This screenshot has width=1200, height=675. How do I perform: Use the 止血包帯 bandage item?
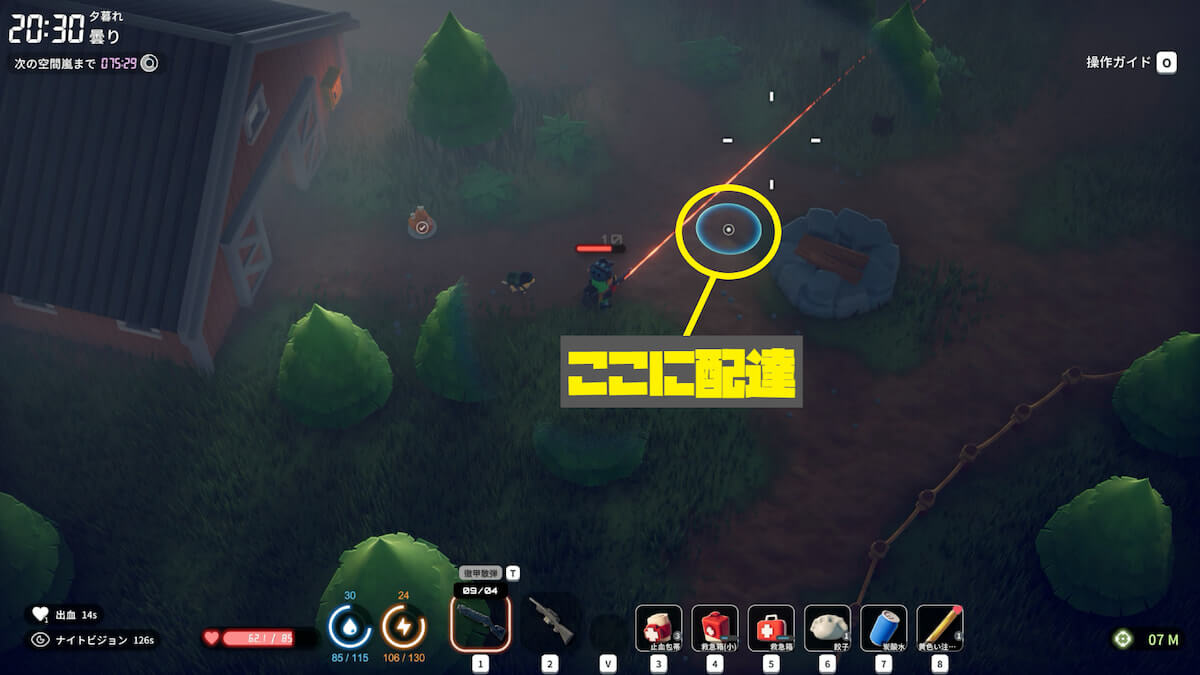[x=659, y=627]
